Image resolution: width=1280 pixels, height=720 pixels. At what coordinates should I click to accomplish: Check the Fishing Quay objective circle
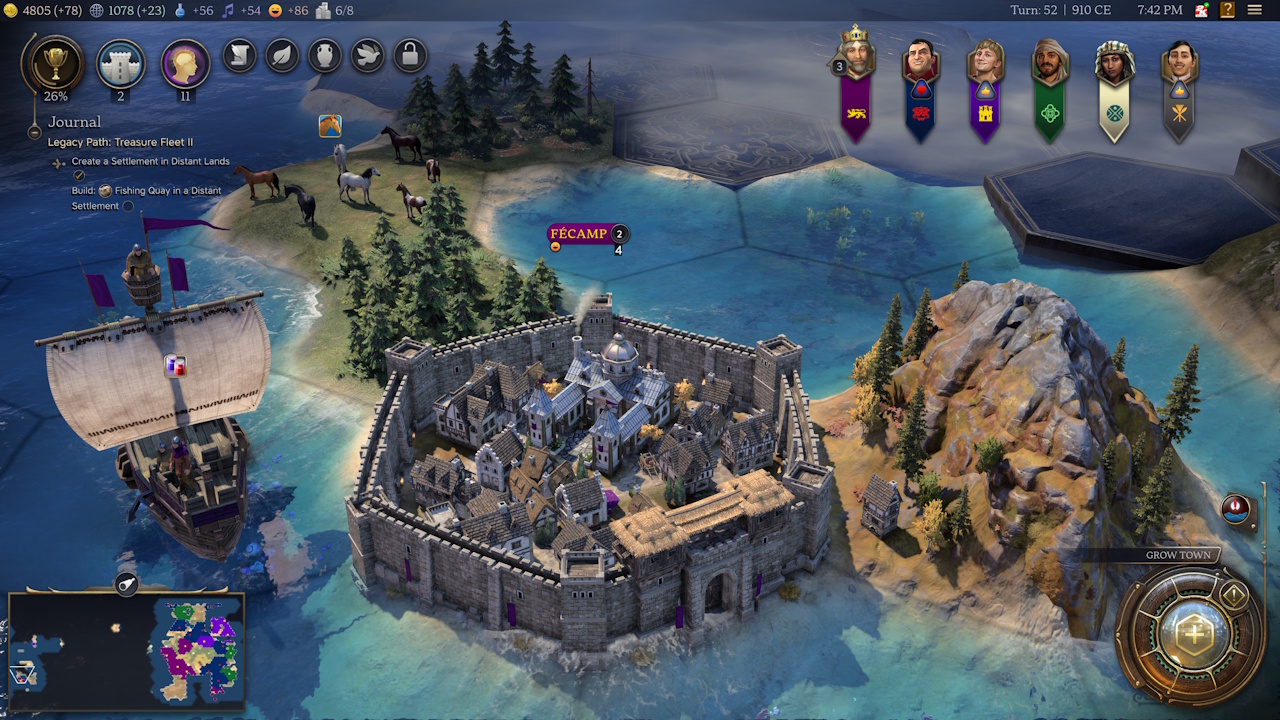[x=129, y=206]
